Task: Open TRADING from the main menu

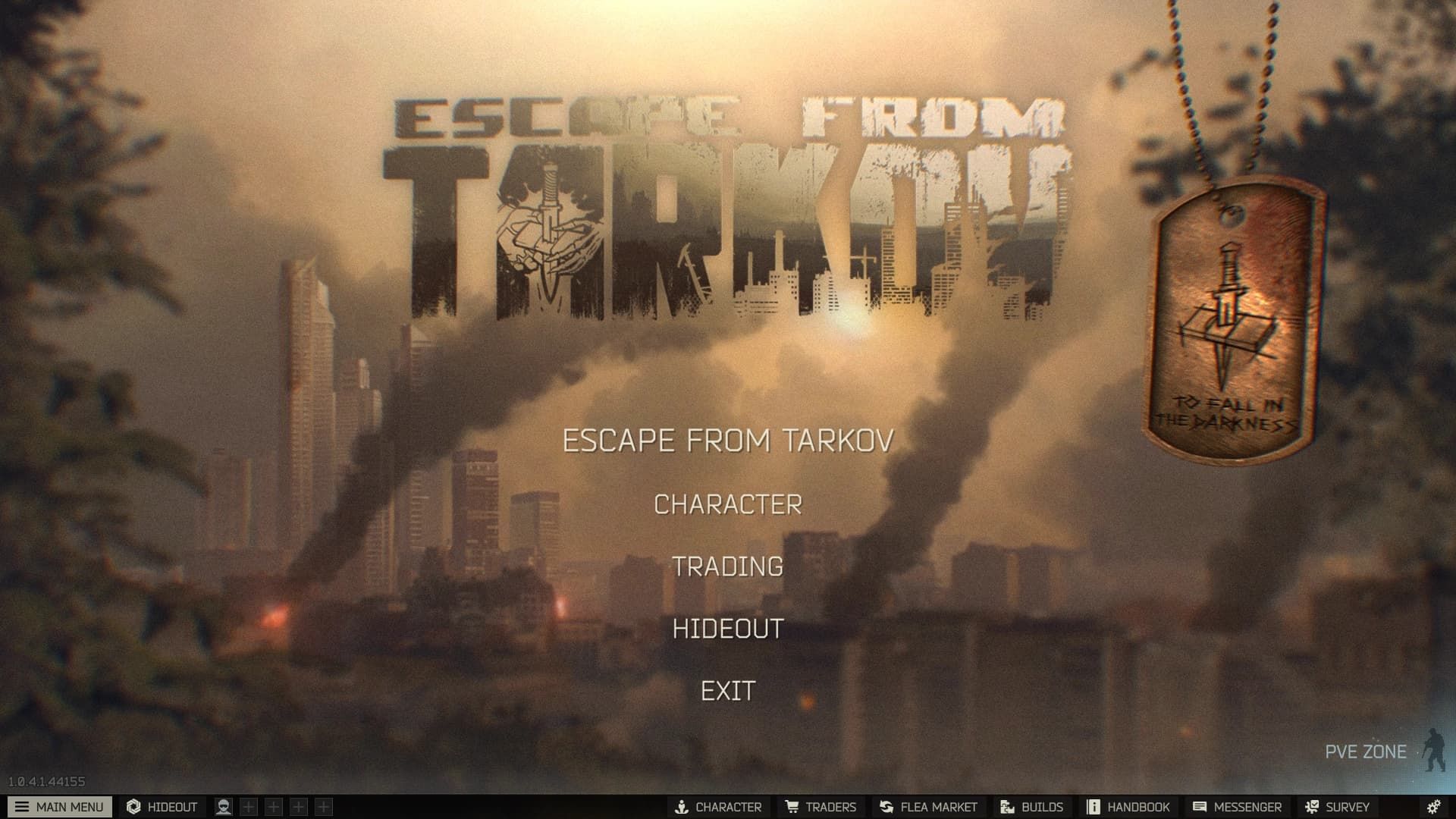Action: [729, 565]
